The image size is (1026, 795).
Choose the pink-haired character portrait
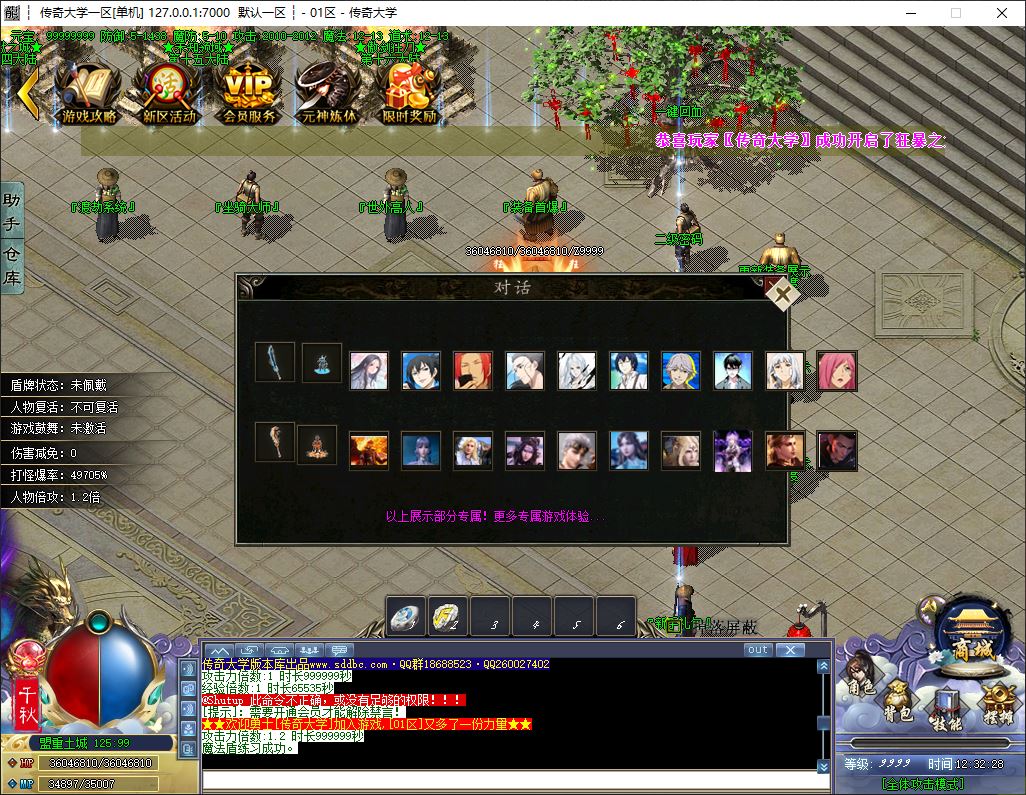(x=836, y=370)
